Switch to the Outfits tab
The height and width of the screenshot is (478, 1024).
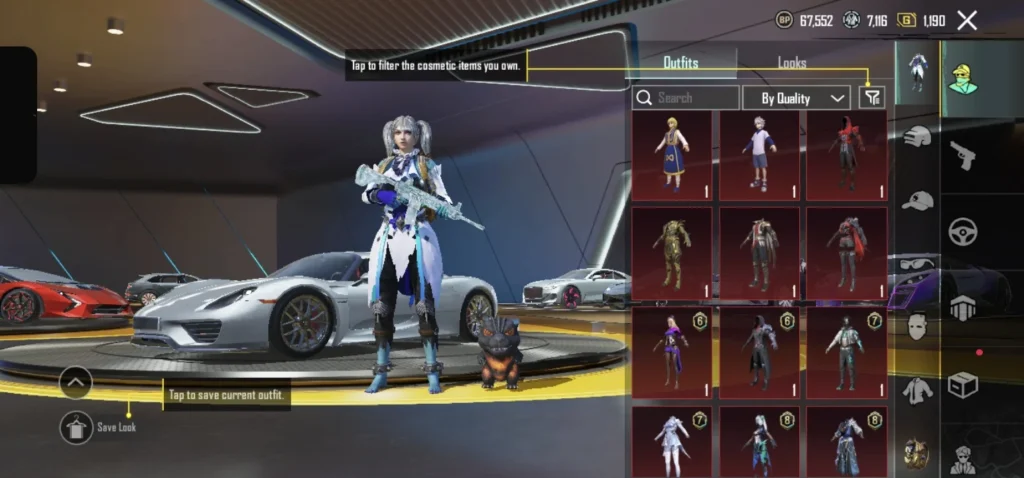[x=681, y=63]
